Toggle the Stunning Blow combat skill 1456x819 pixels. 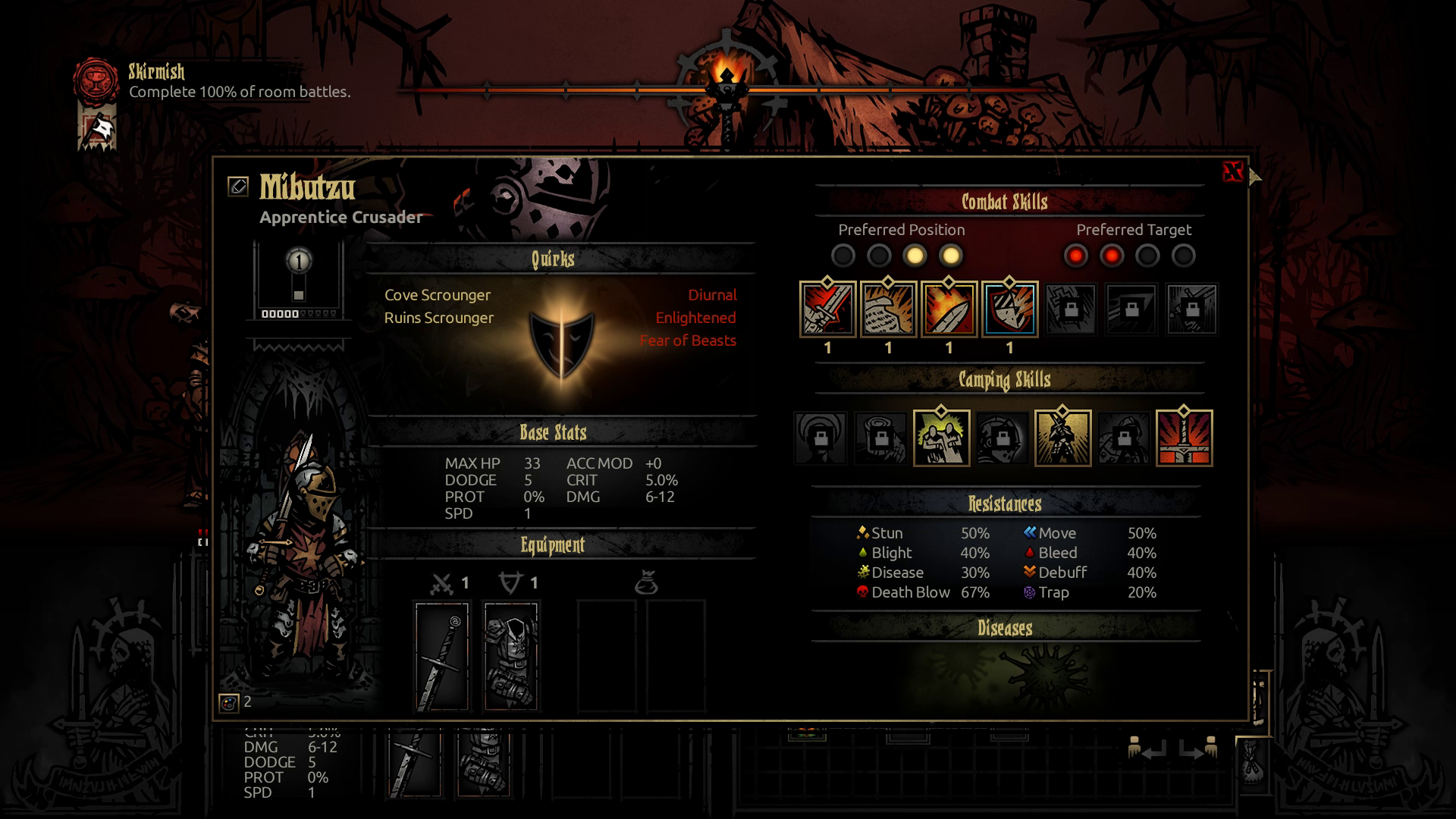tap(949, 309)
